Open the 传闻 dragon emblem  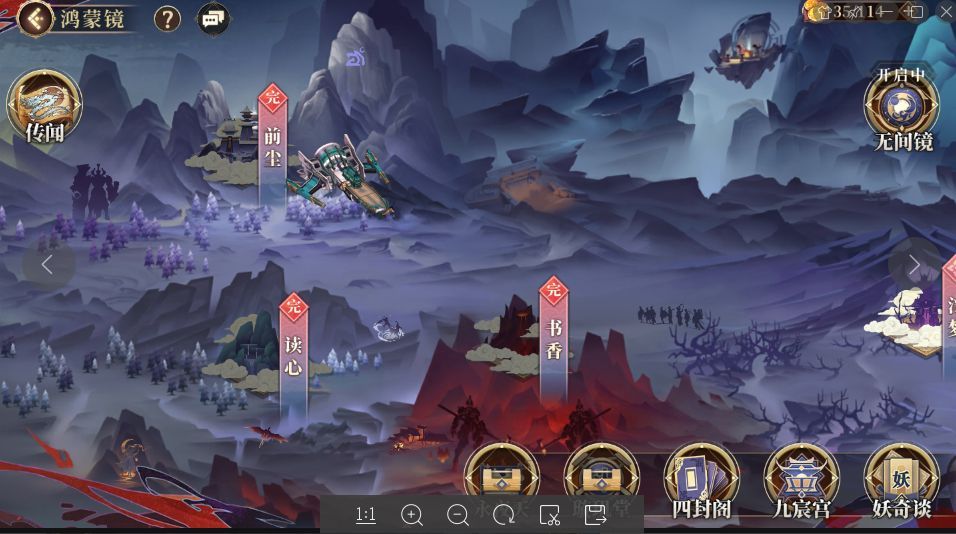click(44, 106)
